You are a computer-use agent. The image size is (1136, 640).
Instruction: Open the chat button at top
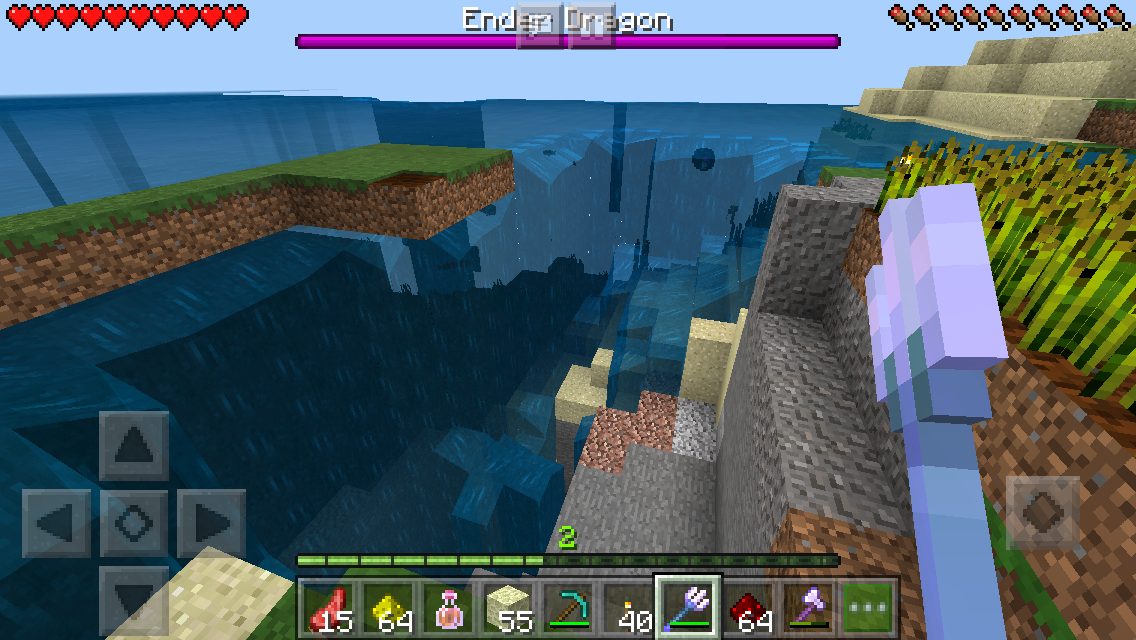coord(540,24)
